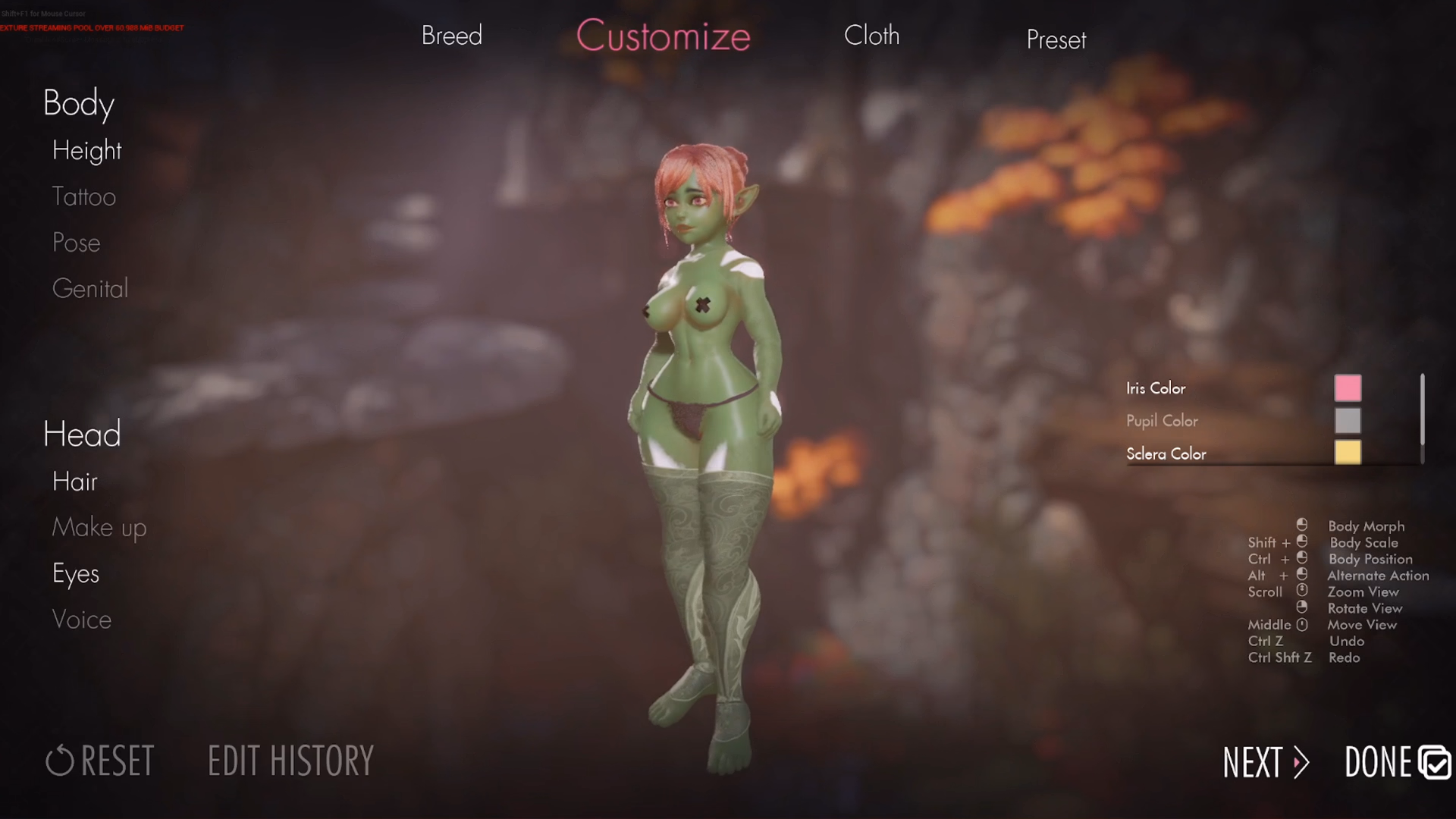1456x819 pixels.
Task: Go to the Next step
Action: [1265, 762]
